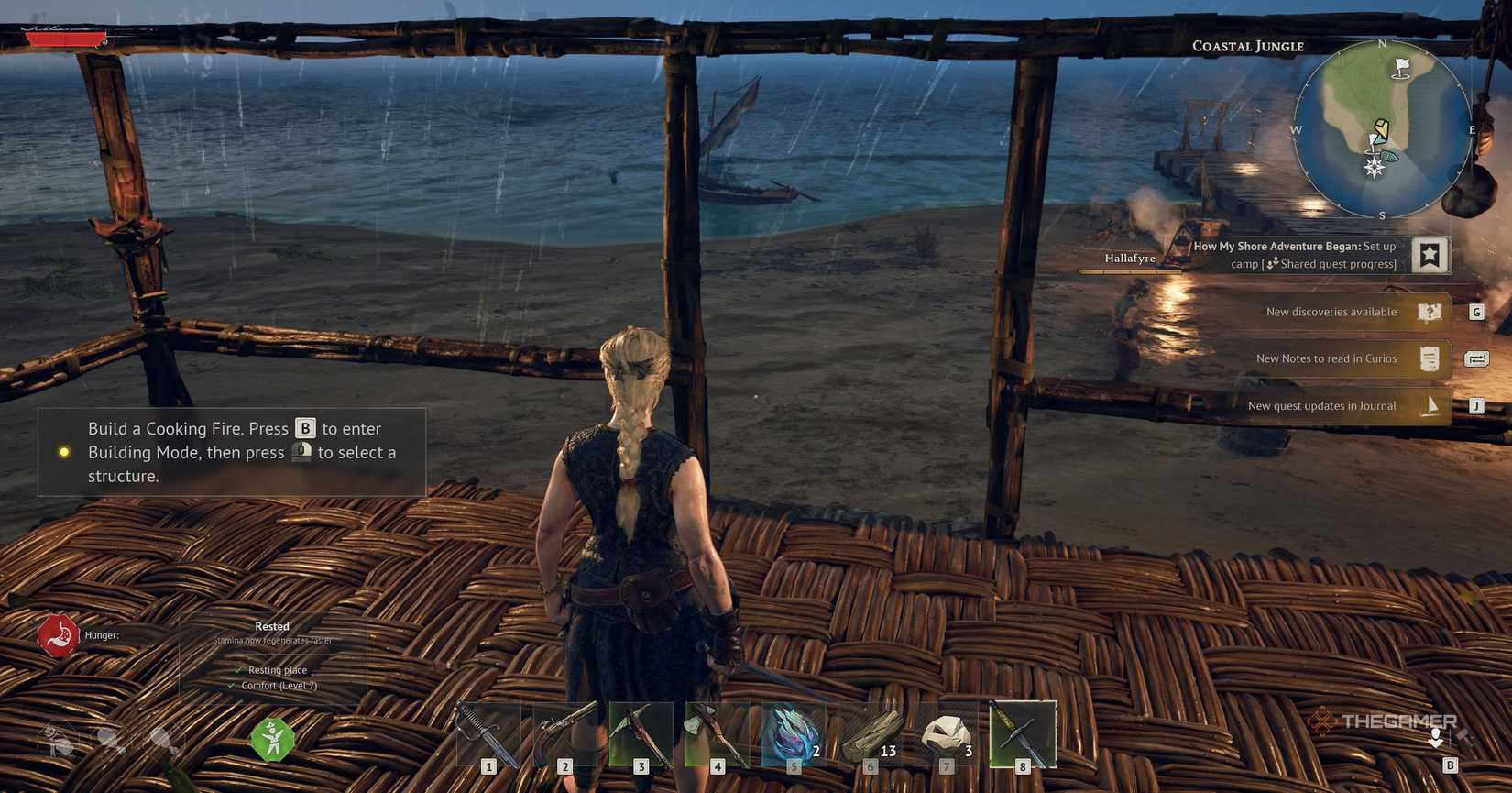
Task: Open New quest updates in Journal
Action: point(1321,405)
